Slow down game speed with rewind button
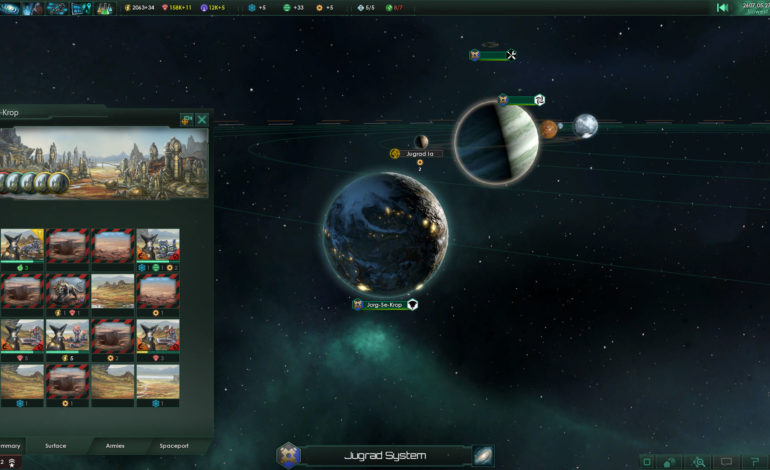The image size is (770, 470). (722, 8)
